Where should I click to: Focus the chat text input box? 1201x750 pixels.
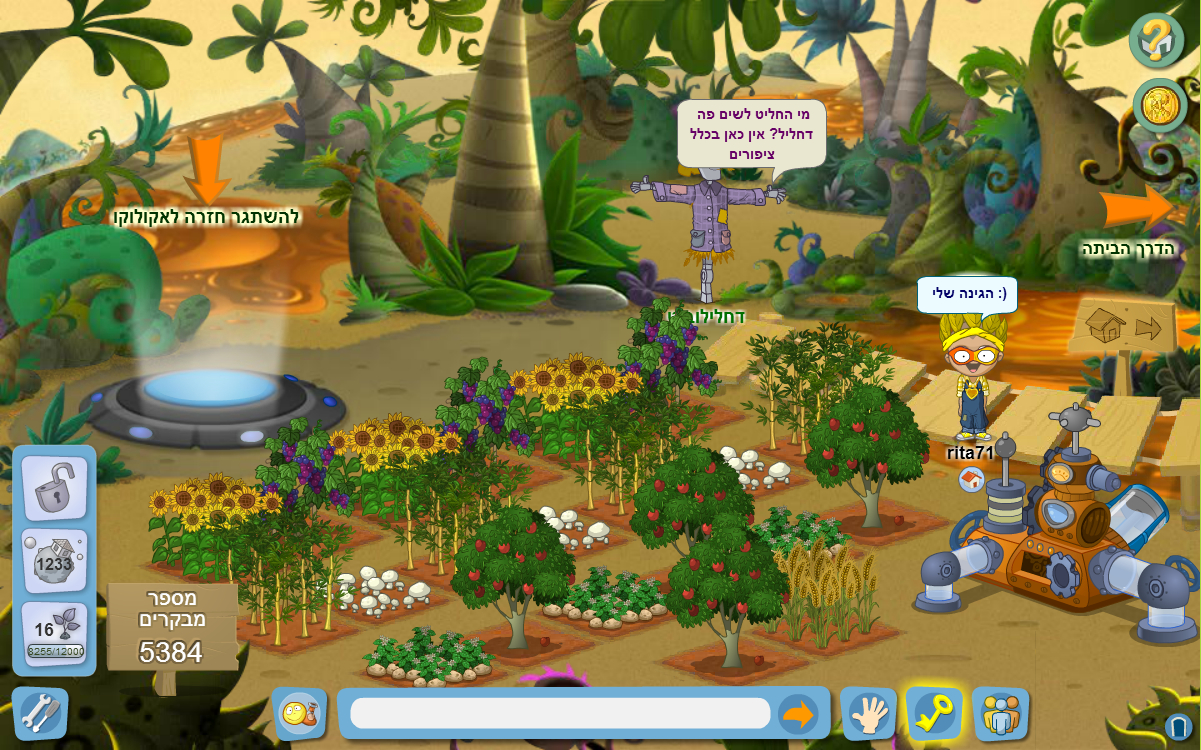click(560, 713)
